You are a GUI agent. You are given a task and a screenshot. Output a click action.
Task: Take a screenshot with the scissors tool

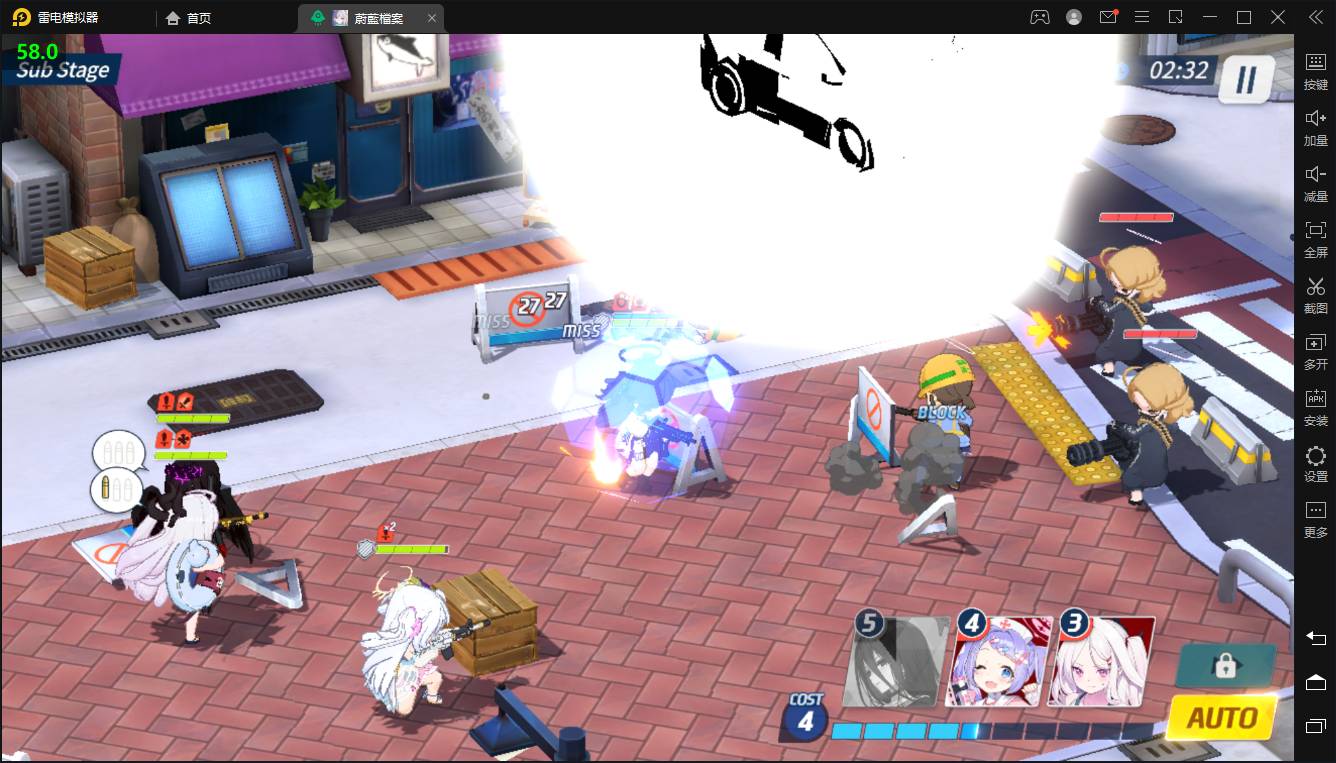(1315, 295)
